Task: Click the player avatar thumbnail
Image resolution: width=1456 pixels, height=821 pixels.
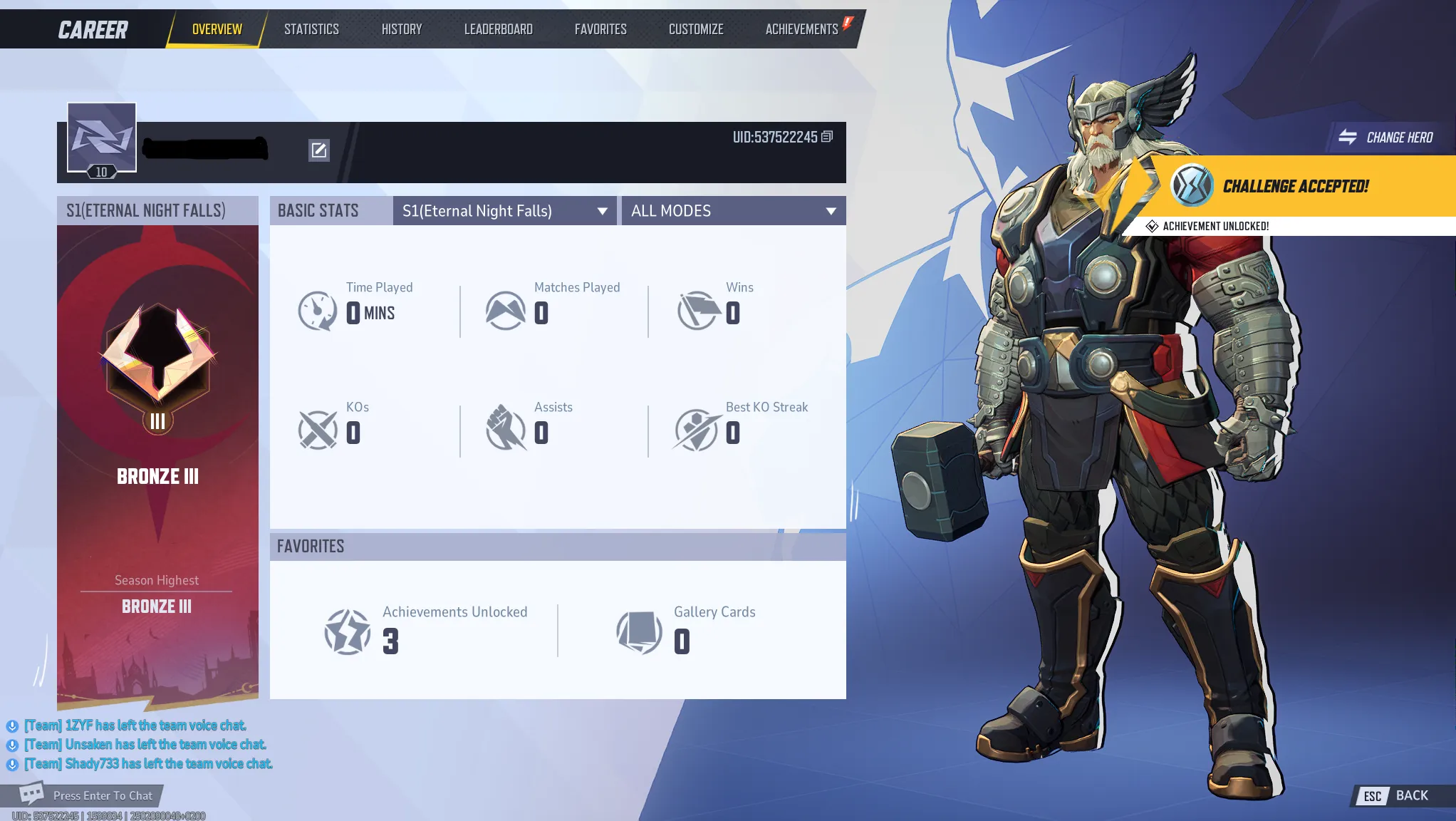Action: tap(101, 138)
